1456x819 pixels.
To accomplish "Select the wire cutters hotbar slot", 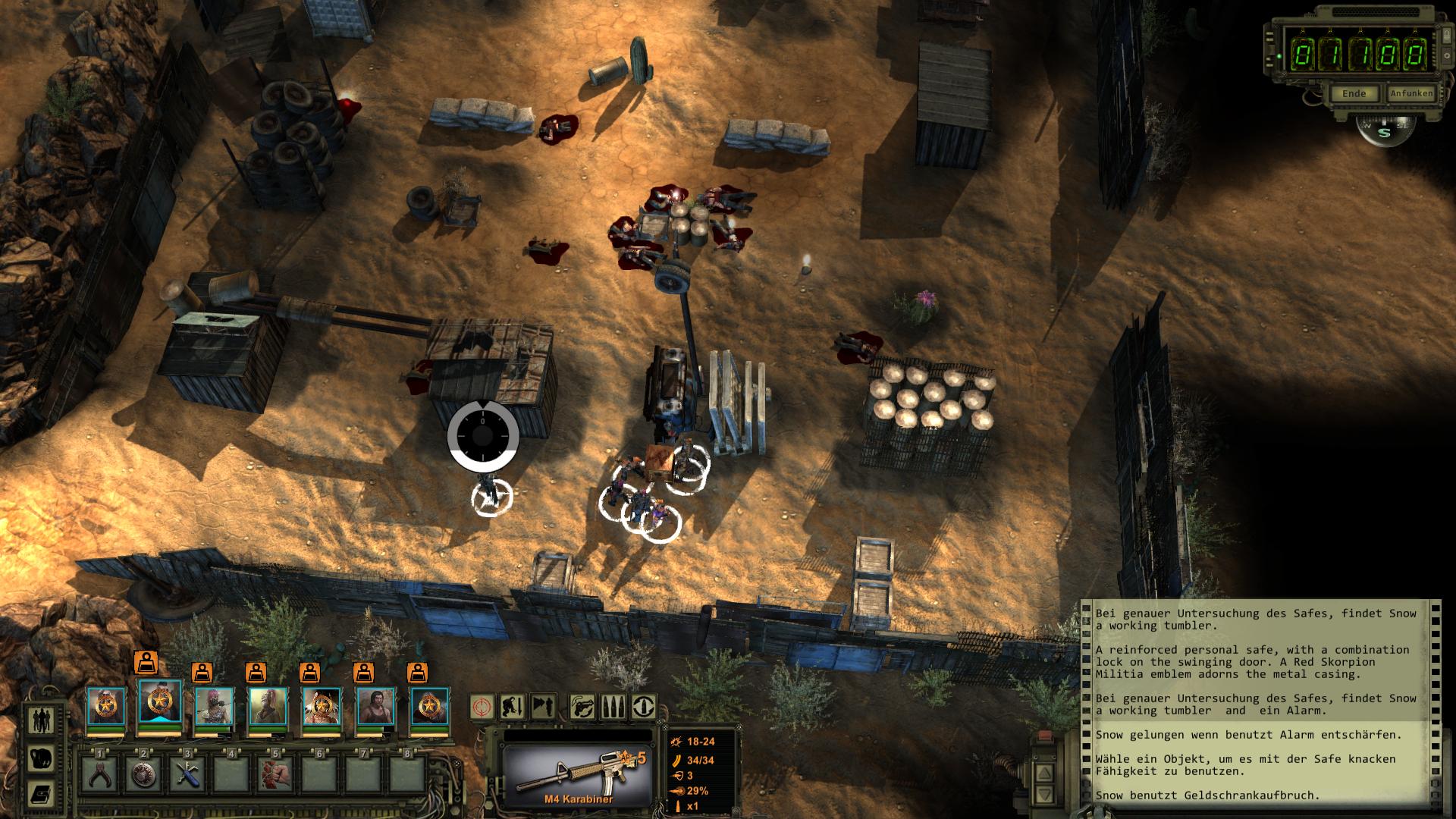I will coord(100,775).
